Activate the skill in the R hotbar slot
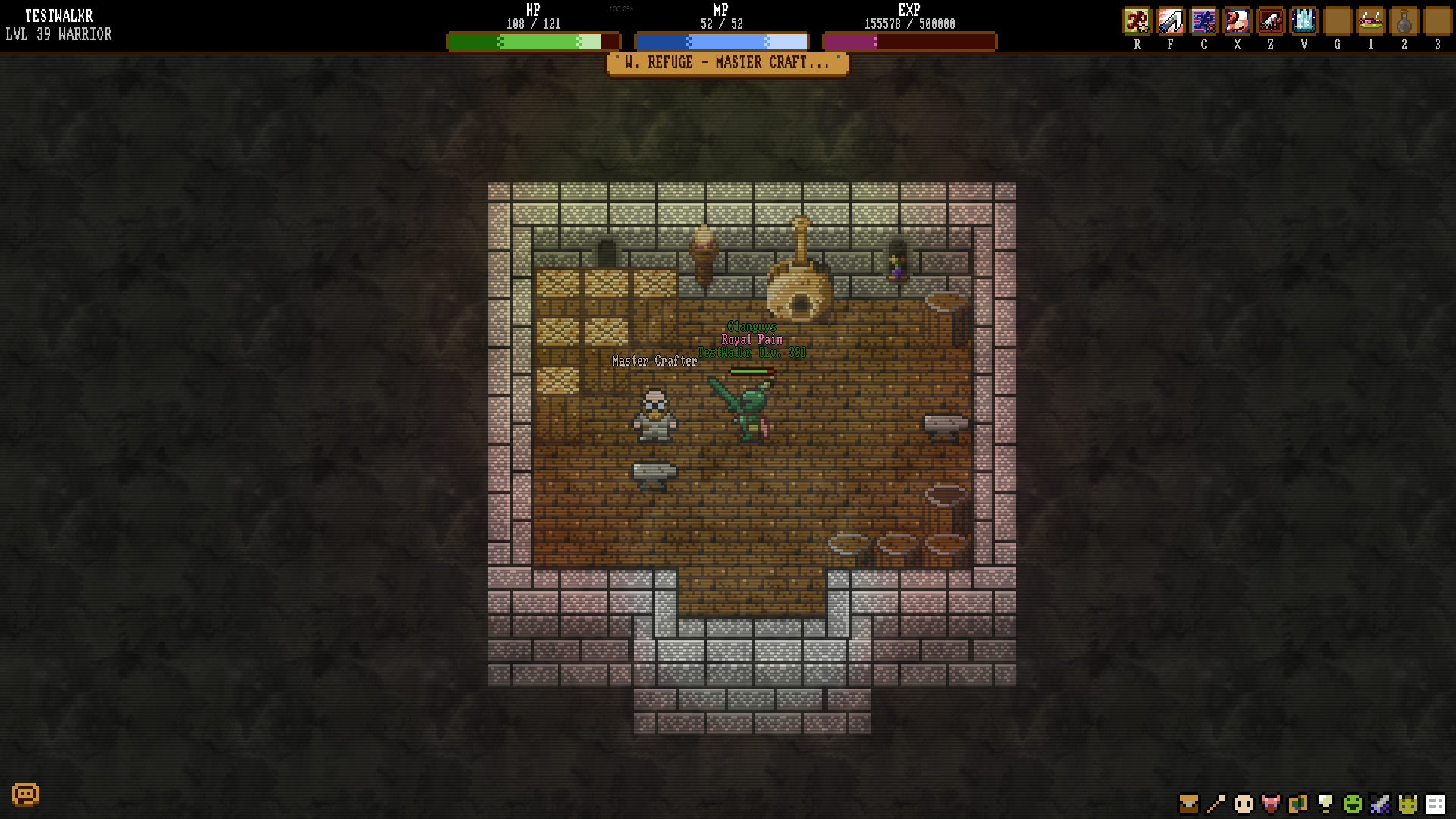 pyautogui.click(x=1137, y=21)
